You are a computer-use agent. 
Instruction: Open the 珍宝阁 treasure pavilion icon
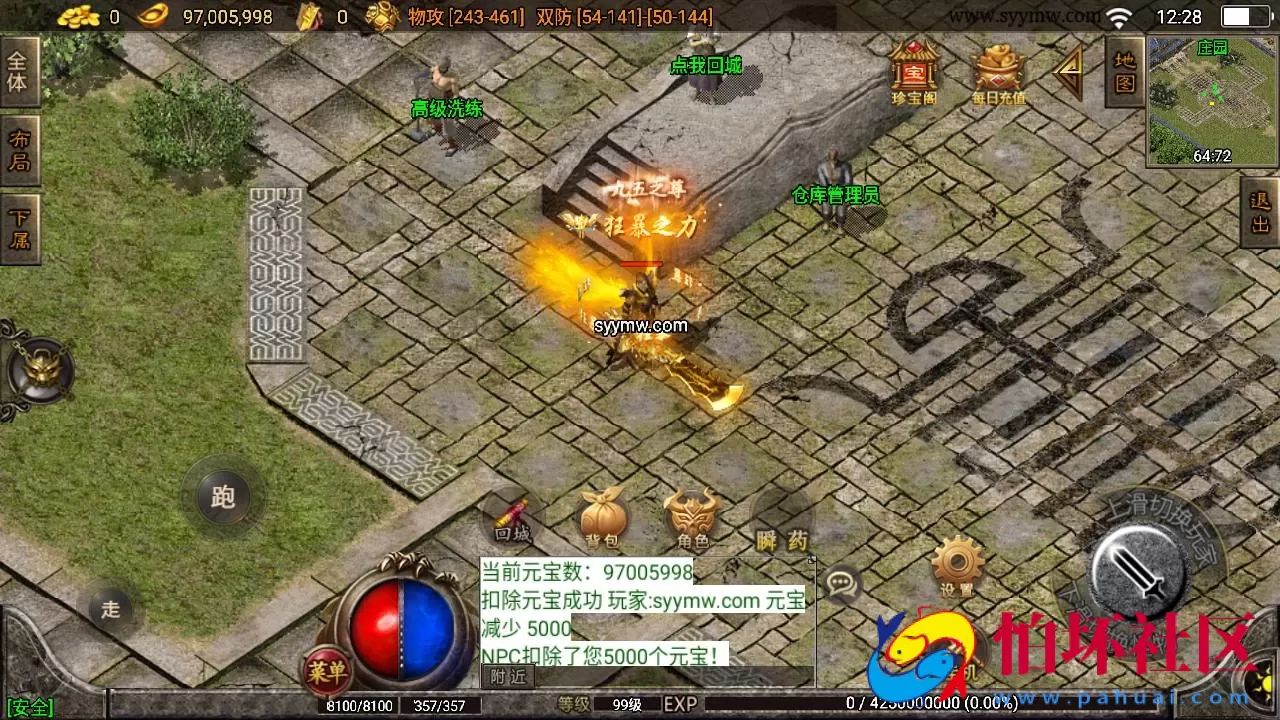pyautogui.click(x=914, y=70)
